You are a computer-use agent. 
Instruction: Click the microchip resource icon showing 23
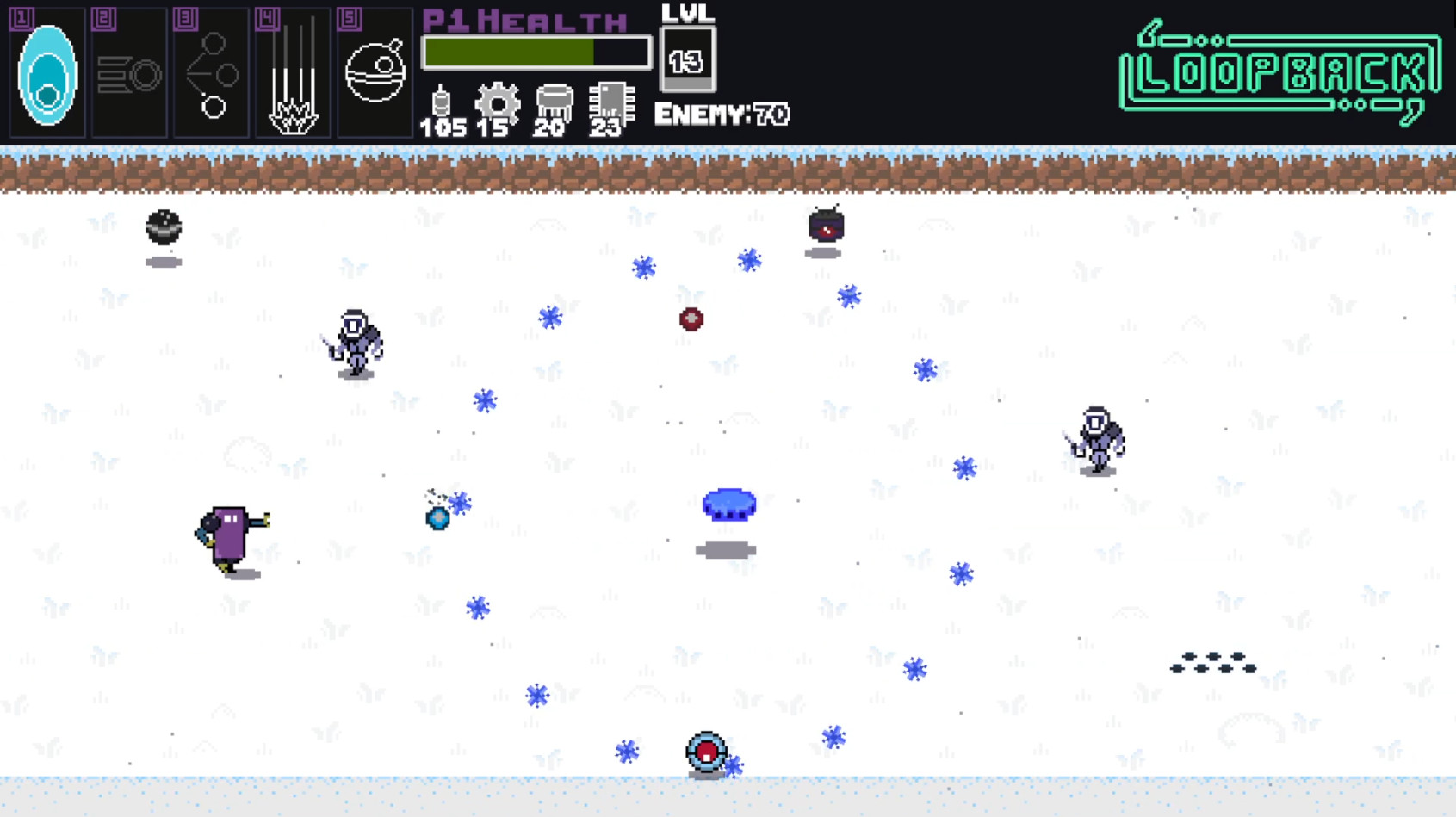coord(610,102)
